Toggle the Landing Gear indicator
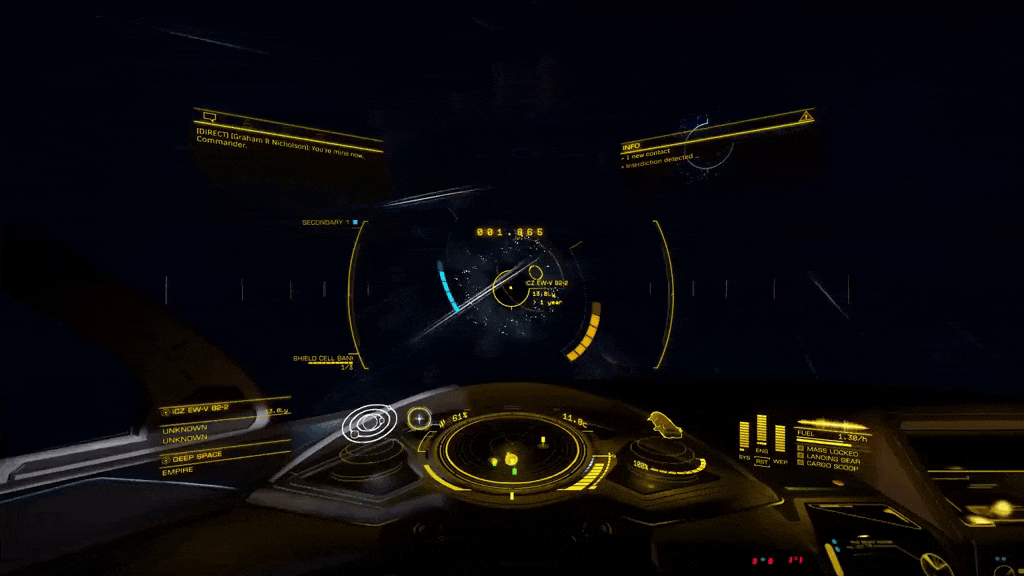This screenshot has width=1024, height=576. pos(832,460)
